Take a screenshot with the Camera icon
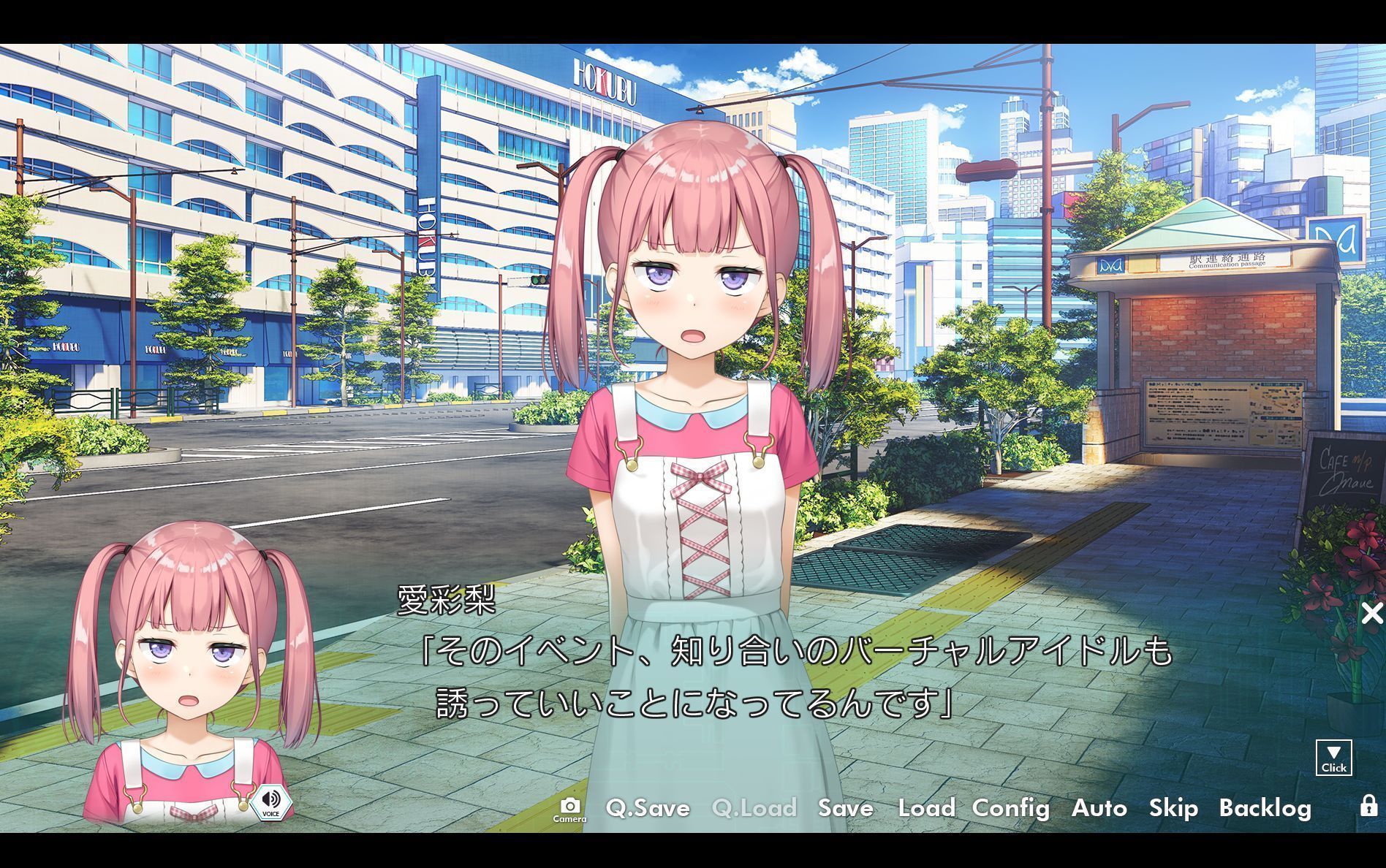The width and height of the screenshot is (1386, 868). point(571,806)
